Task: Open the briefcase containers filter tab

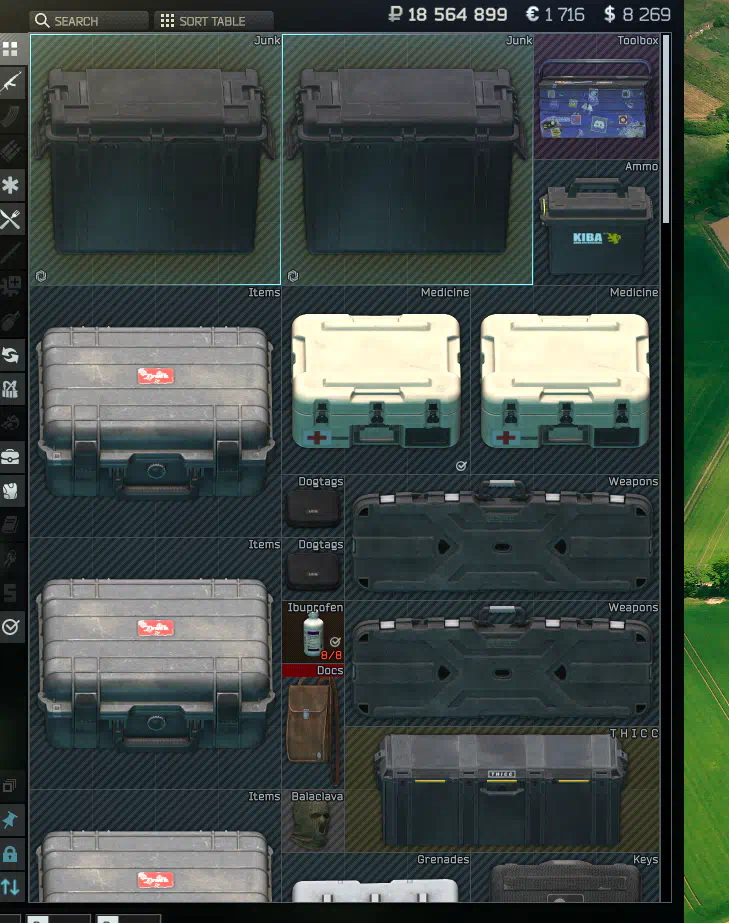Action: point(11,457)
